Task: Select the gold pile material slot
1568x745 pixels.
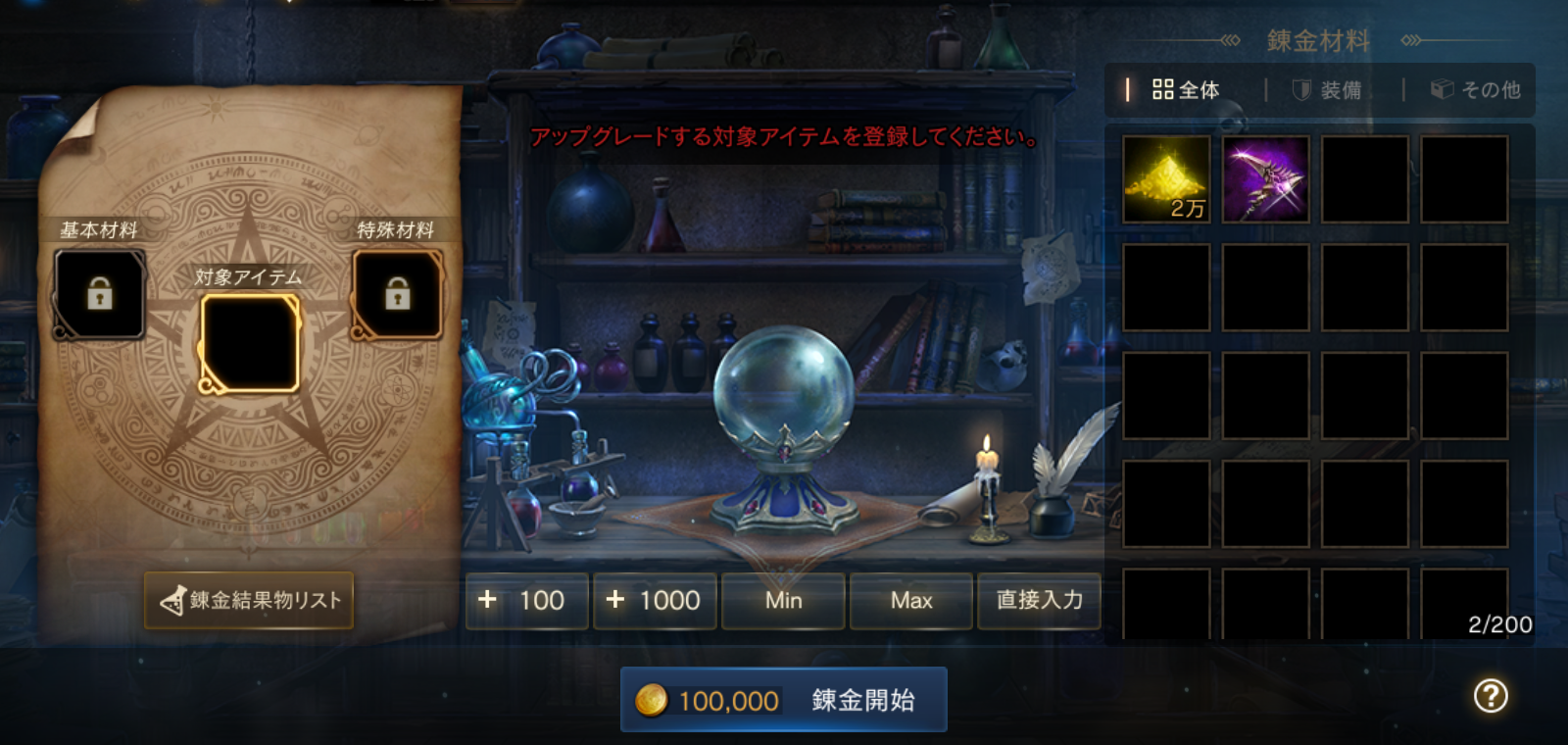Action: click(x=1166, y=179)
